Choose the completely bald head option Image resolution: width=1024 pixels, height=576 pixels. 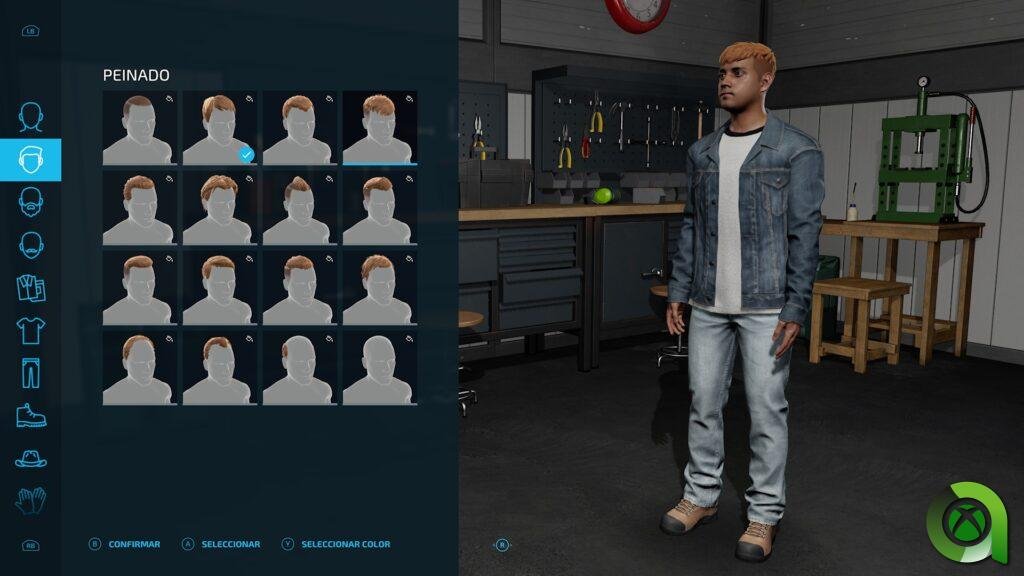click(x=379, y=368)
